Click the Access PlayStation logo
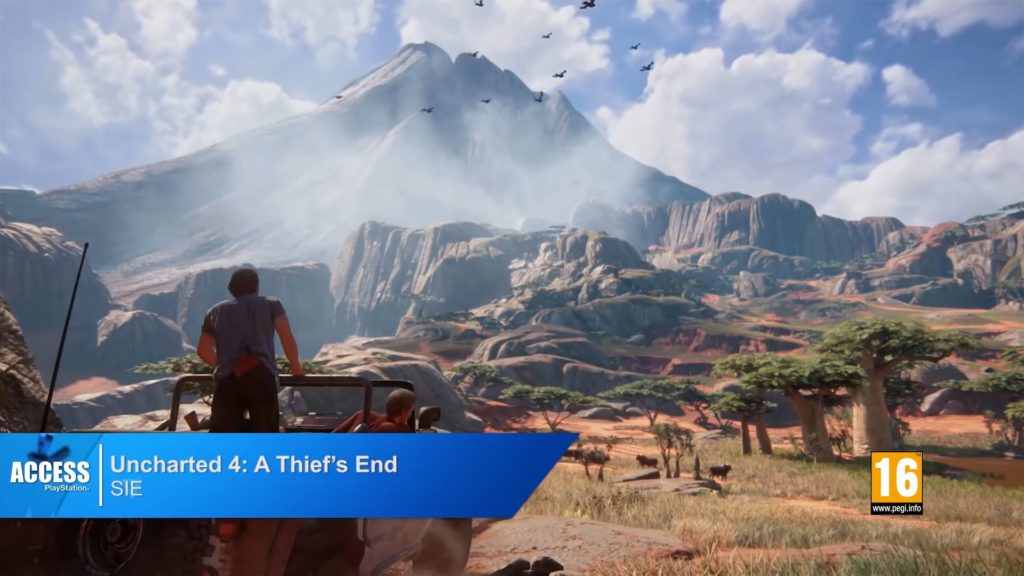The width and height of the screenshot is (1024, 576). pos(50,470)
